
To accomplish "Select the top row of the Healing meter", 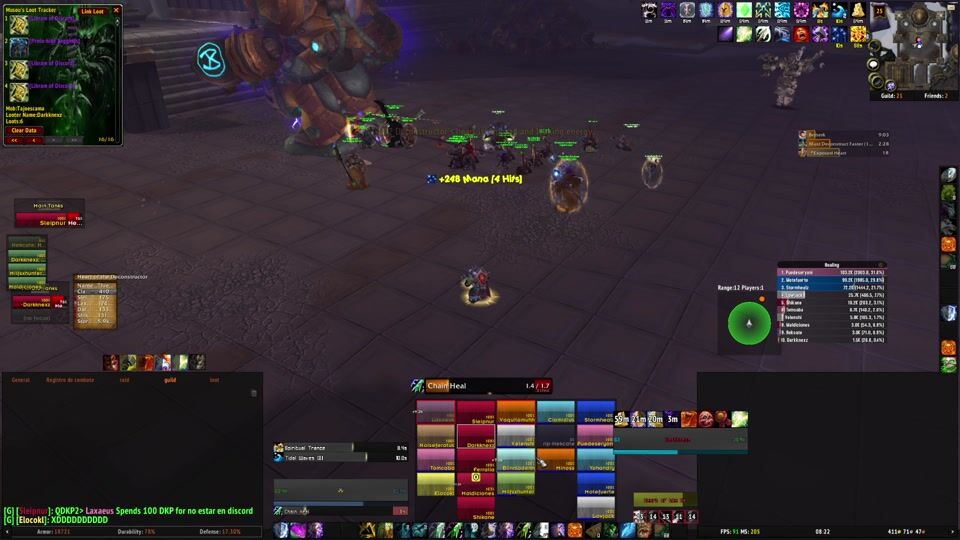I will 832,272.
